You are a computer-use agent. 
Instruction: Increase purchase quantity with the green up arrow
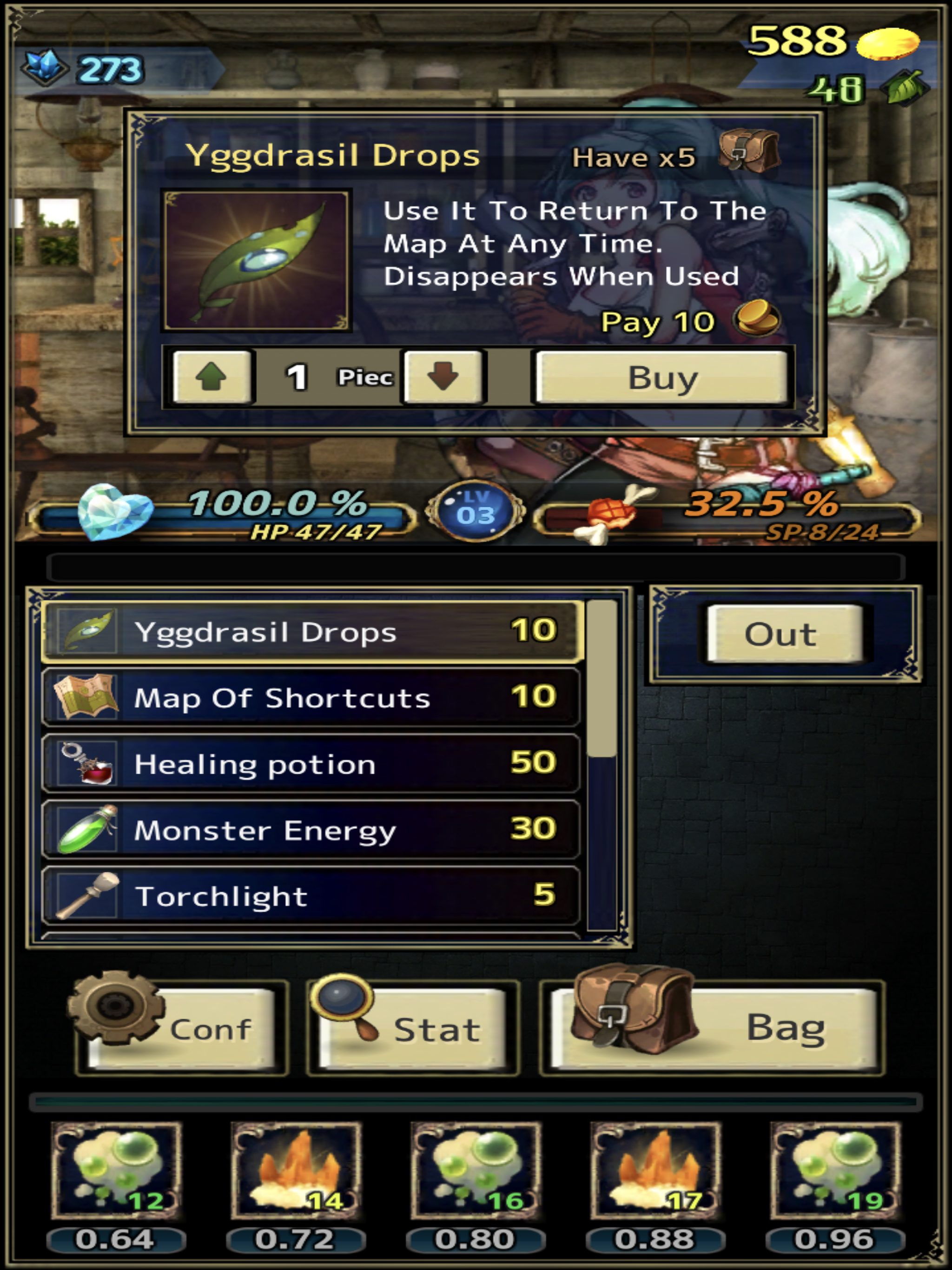click(212, 377)
